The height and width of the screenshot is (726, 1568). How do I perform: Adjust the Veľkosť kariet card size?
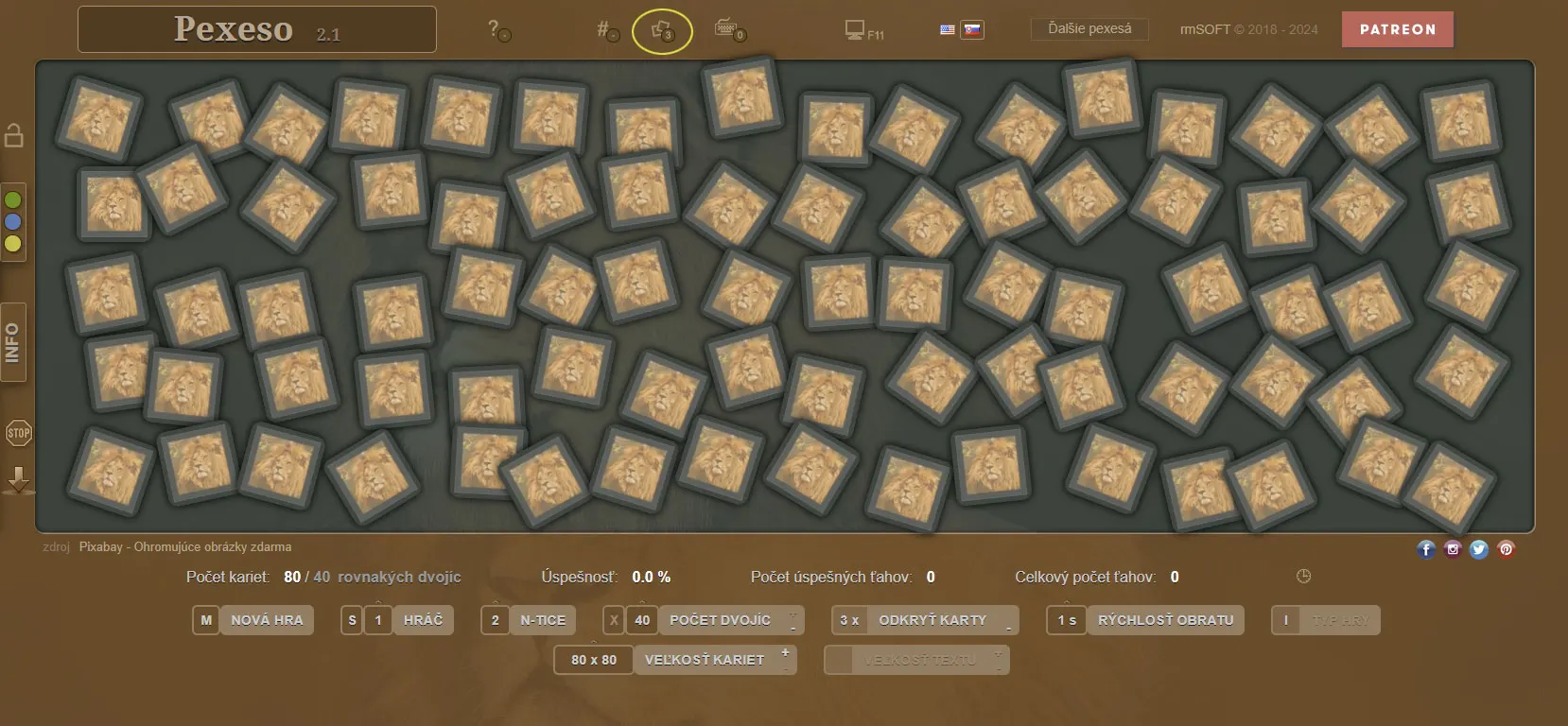pyautogui.click(x=704, y=660)
